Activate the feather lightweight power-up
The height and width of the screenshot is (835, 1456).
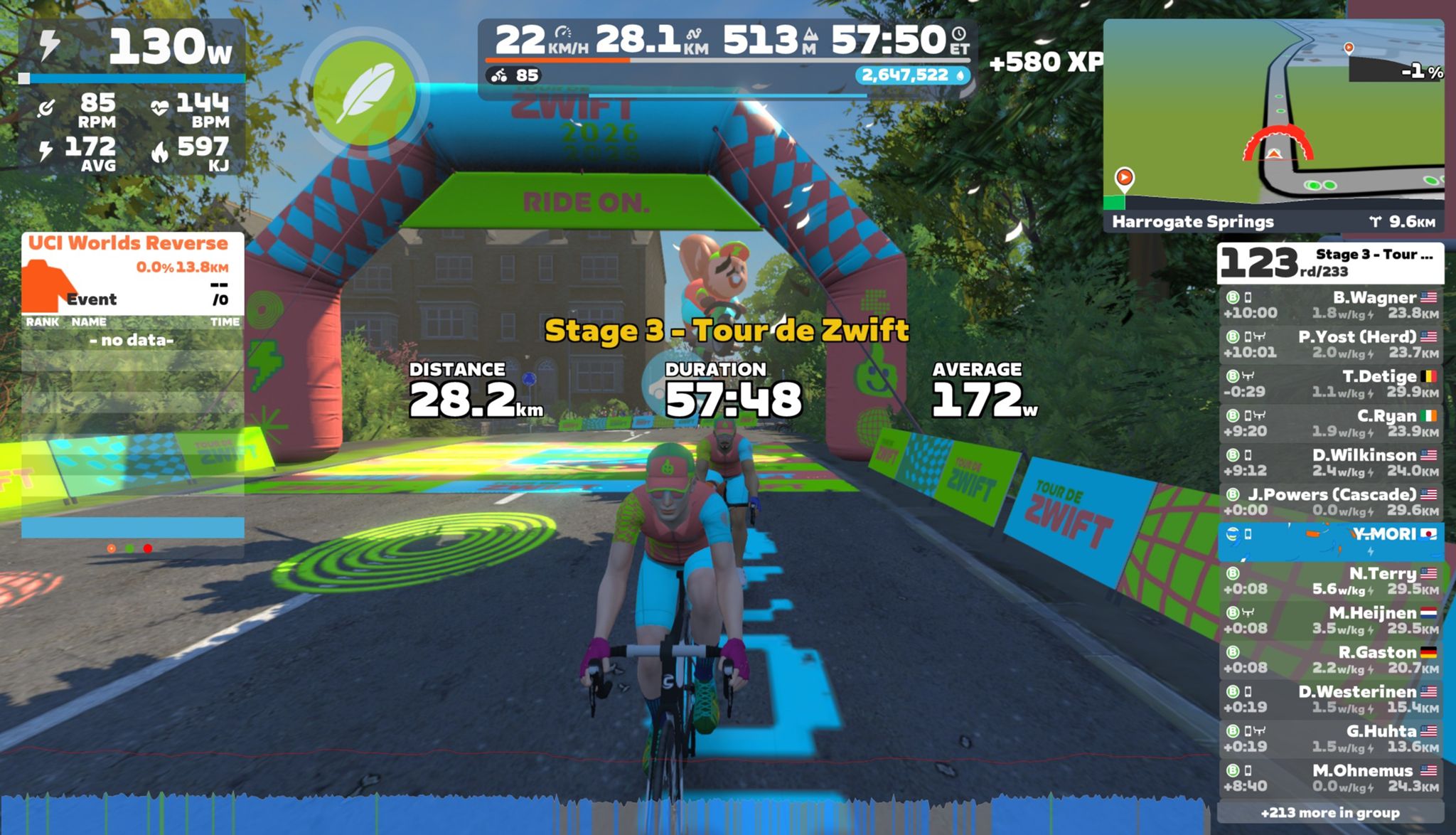tap(364, 93)
